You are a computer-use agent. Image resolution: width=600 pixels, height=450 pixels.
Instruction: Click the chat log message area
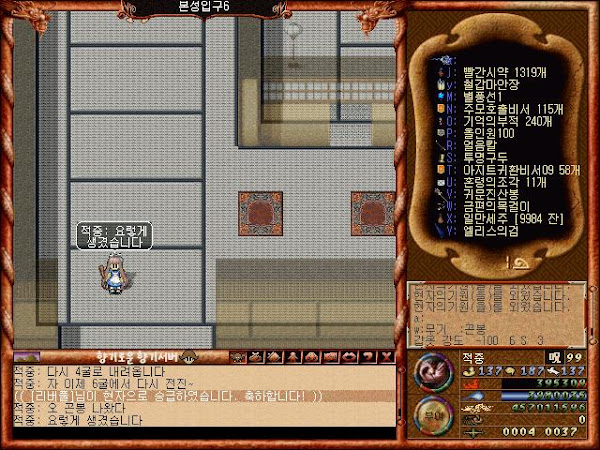[x=200, y=396]
